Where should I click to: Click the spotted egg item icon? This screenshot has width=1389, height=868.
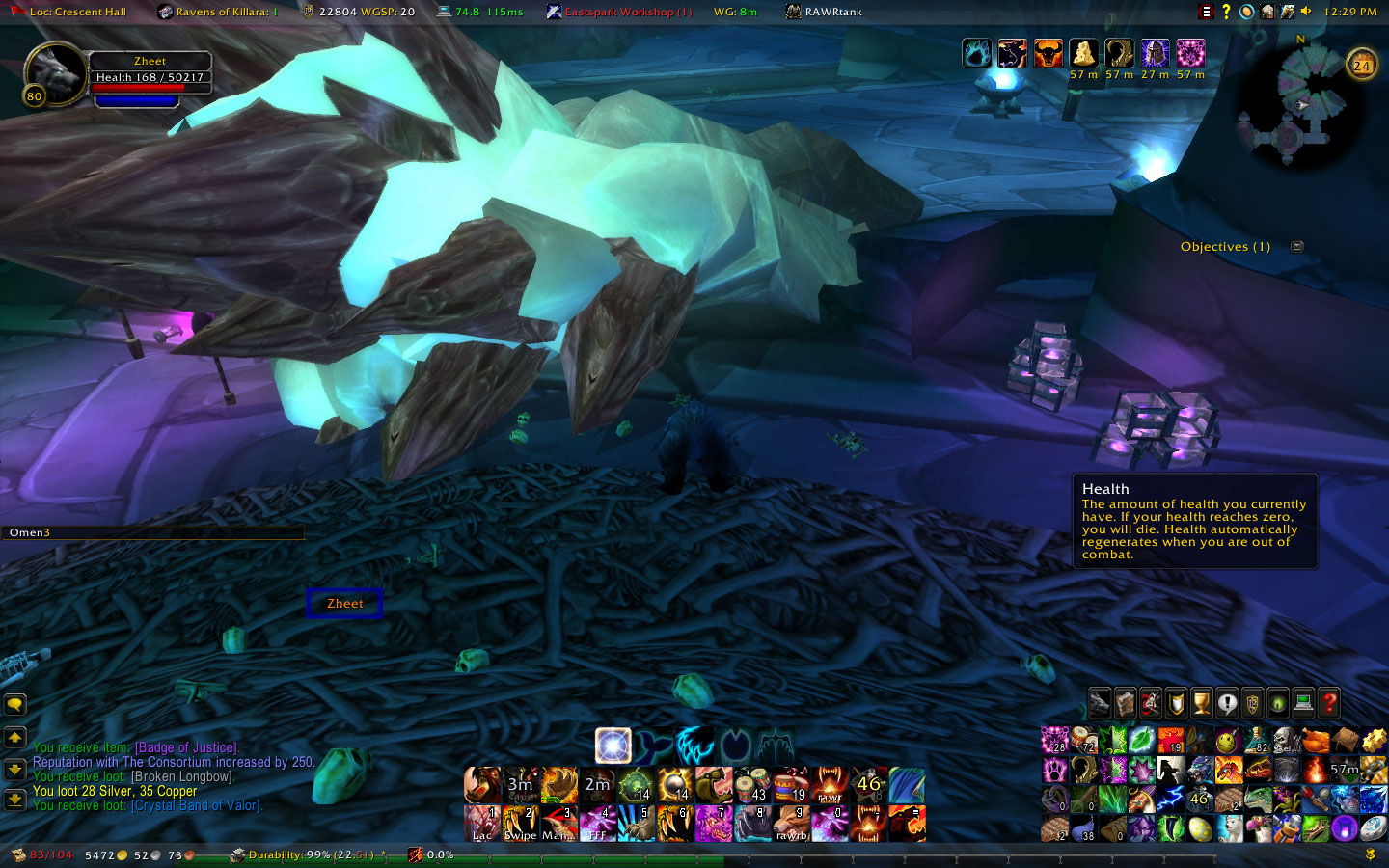(x=1199, y=828)
